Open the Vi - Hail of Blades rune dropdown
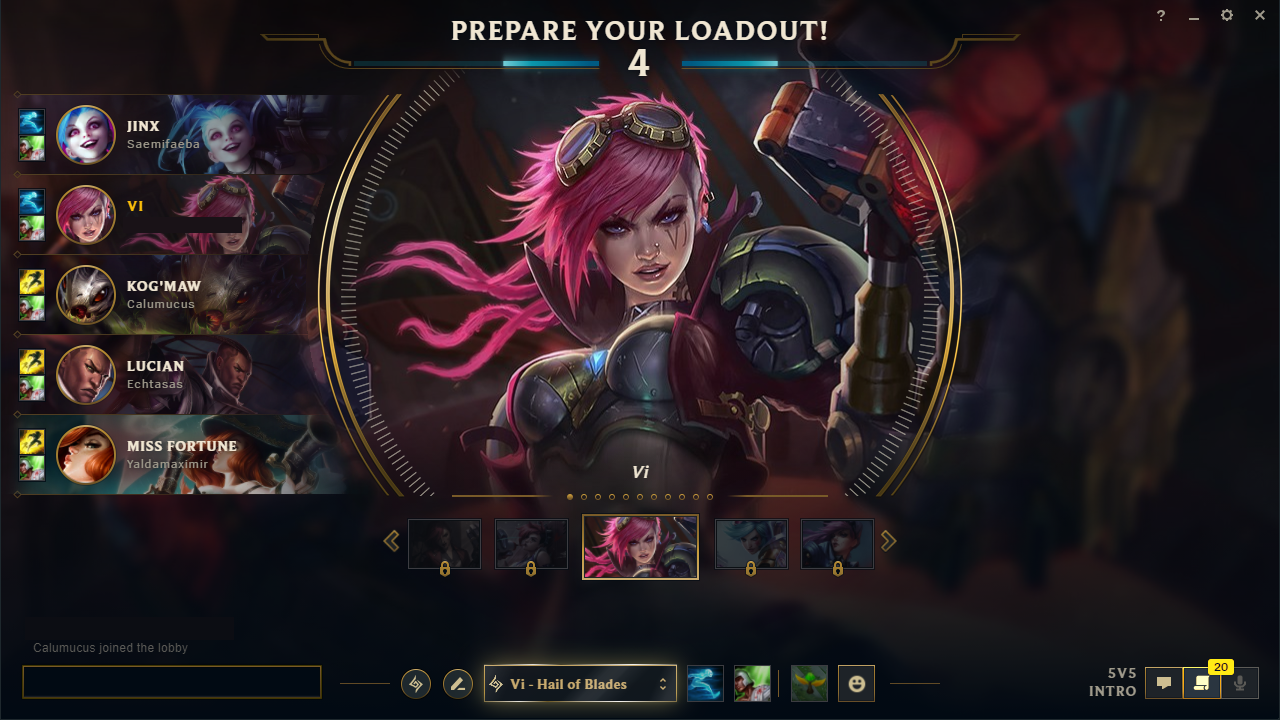The height and width of the screenshot is (720, 1280). pyautogui.click(x=580, y=684)
